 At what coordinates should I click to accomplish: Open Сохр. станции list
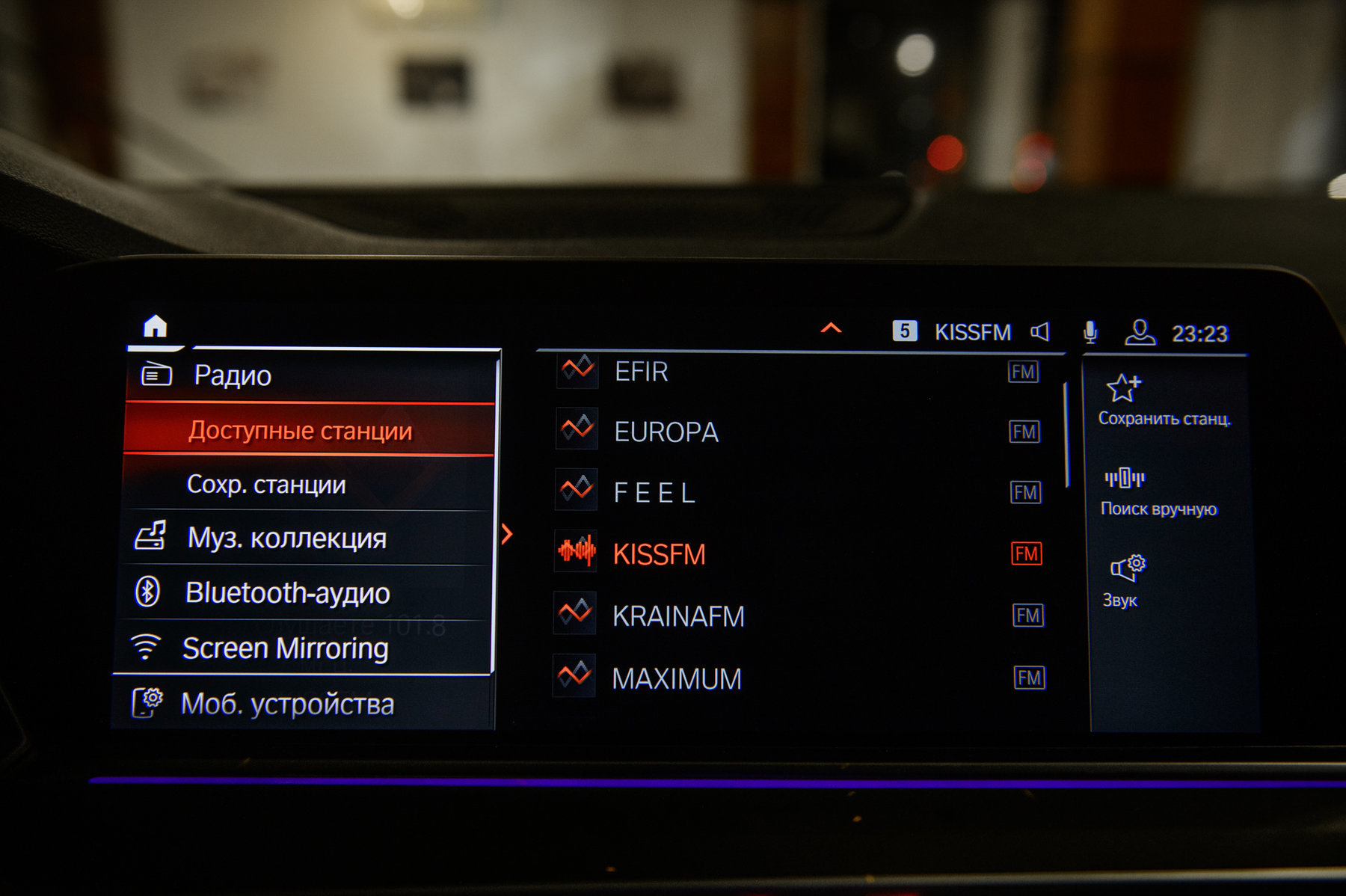coord(266,485)
